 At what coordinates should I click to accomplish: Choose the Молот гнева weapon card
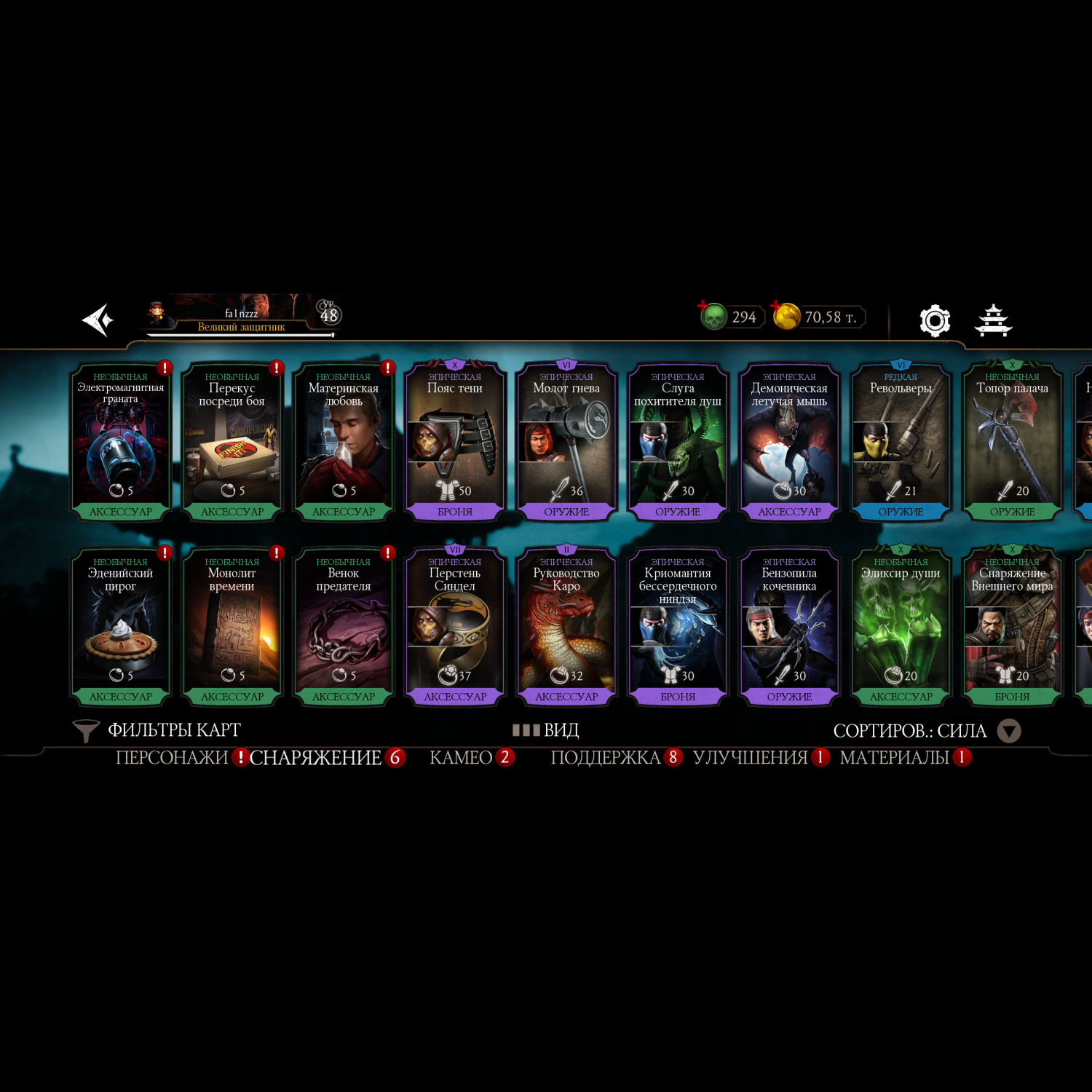click(x=566, y=441)
